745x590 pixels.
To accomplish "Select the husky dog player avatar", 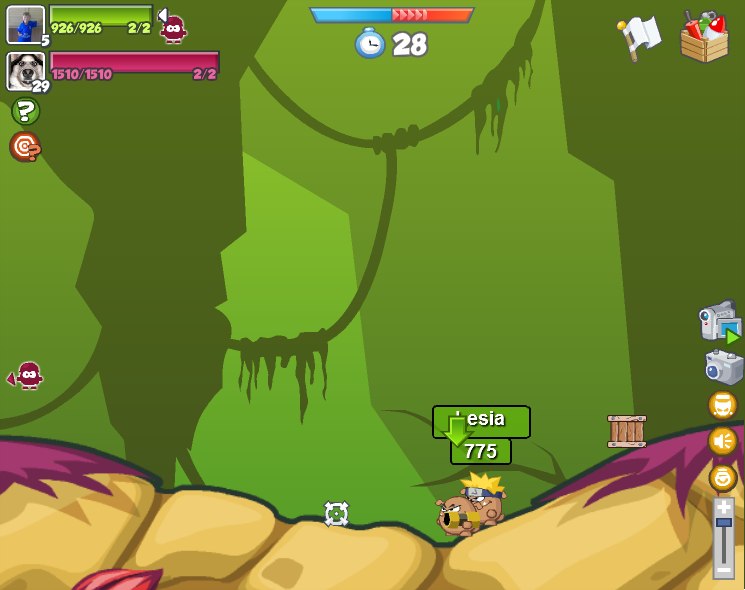I will click(x=23, y=70).
